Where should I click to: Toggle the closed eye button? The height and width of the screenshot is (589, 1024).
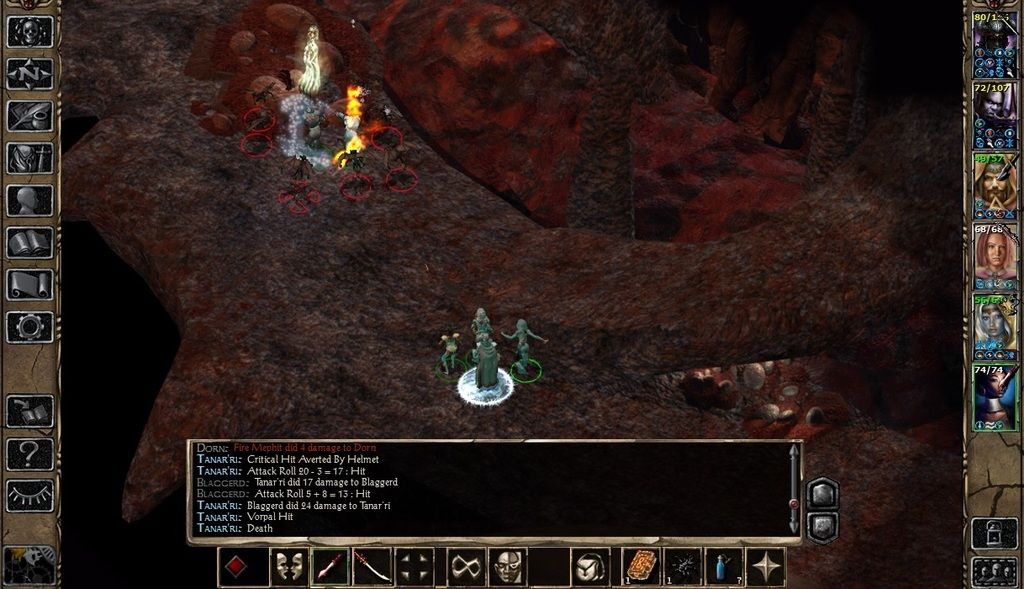point(30,495)
